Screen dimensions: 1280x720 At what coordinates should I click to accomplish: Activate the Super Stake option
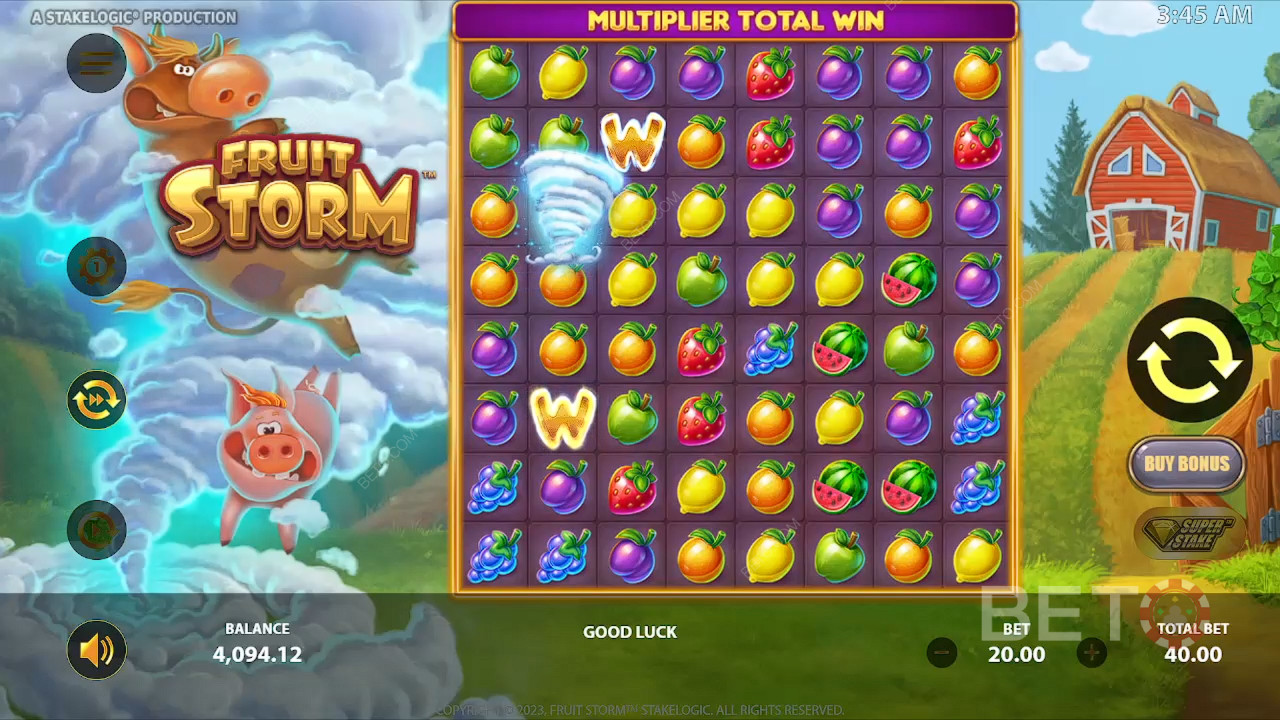coord(1189,531)
